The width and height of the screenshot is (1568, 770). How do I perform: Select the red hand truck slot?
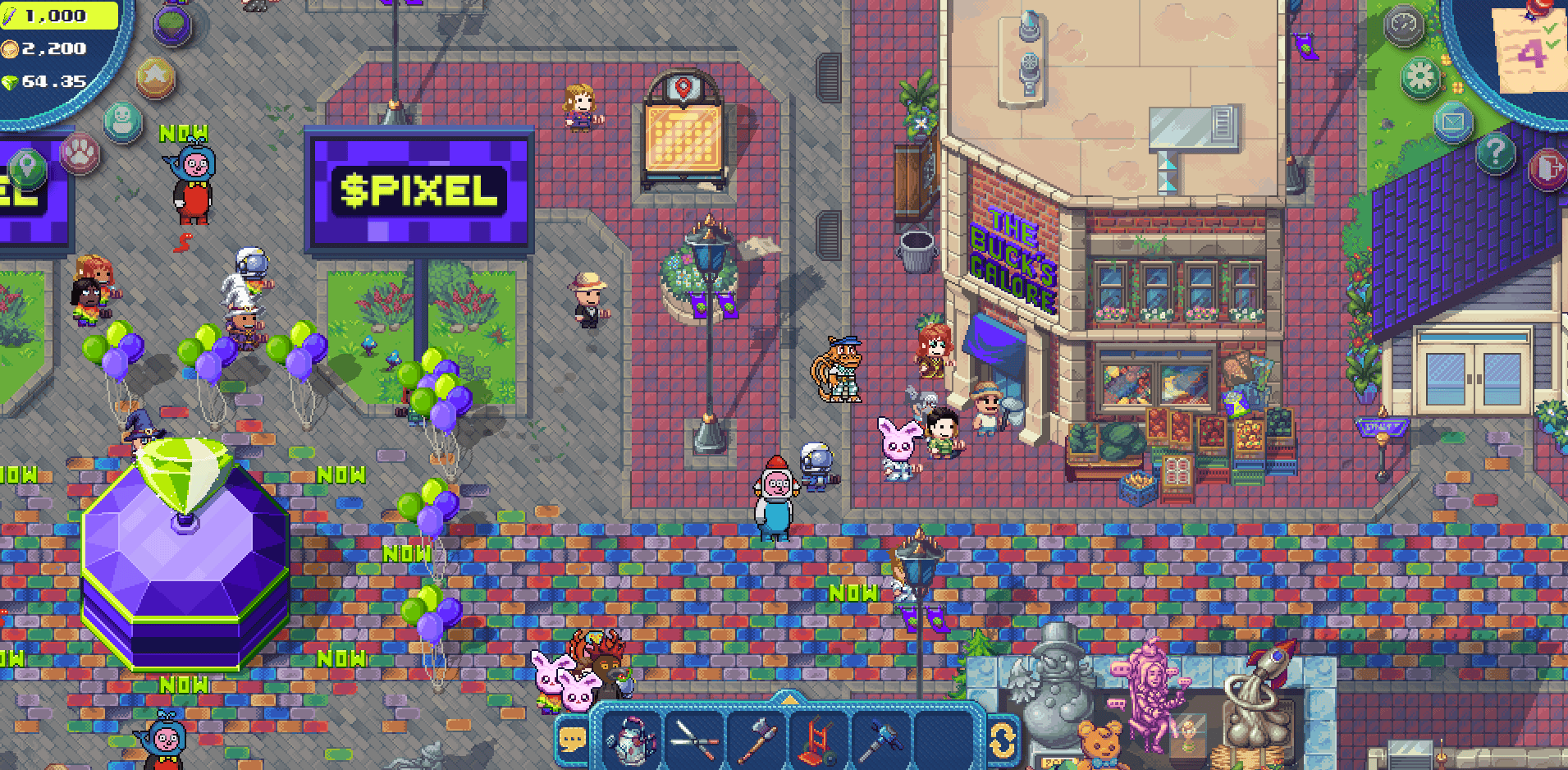[x=819, y=739]
